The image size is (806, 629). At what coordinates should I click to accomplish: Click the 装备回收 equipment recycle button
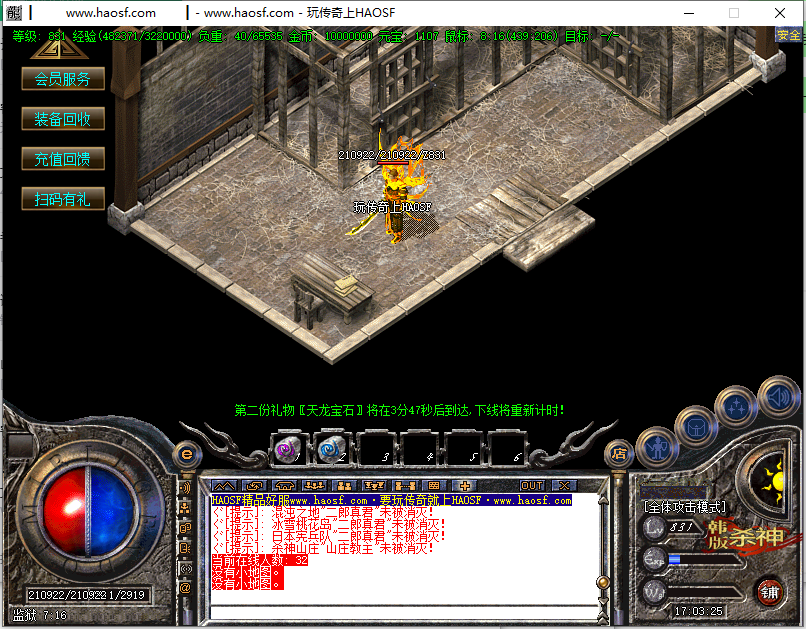click(63, 119)
